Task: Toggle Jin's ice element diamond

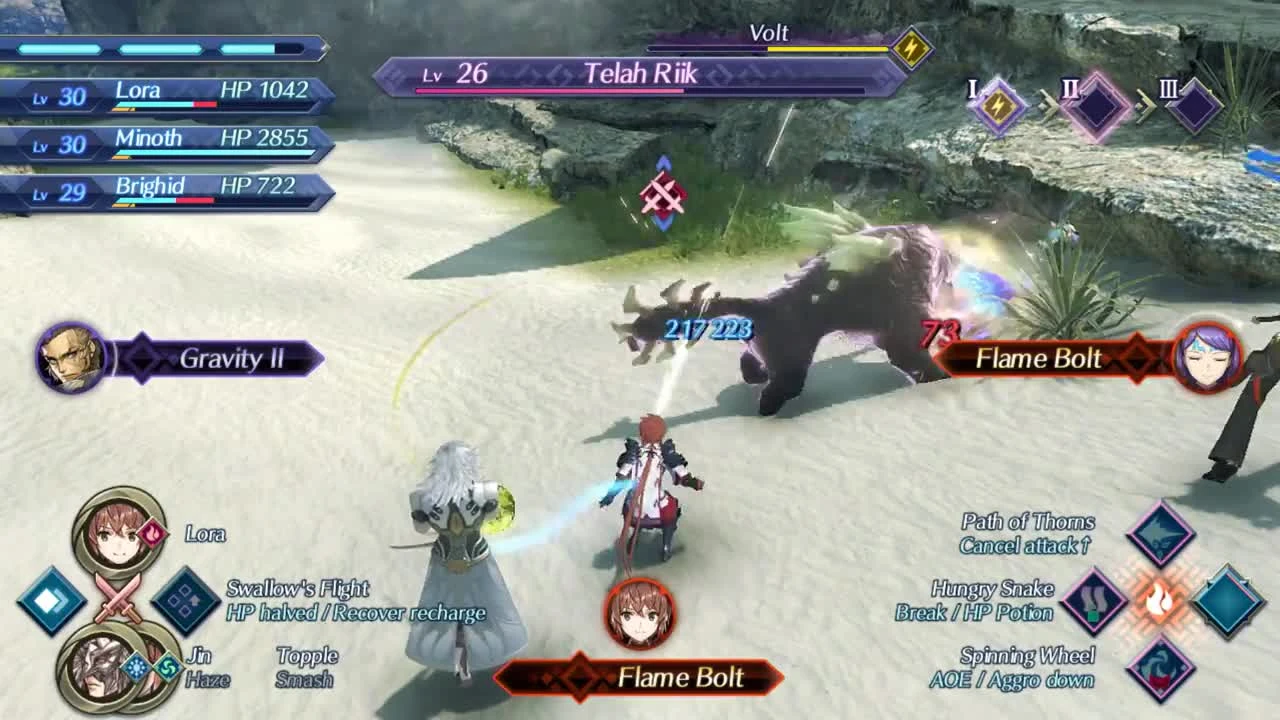Action: tap(135, 666)
